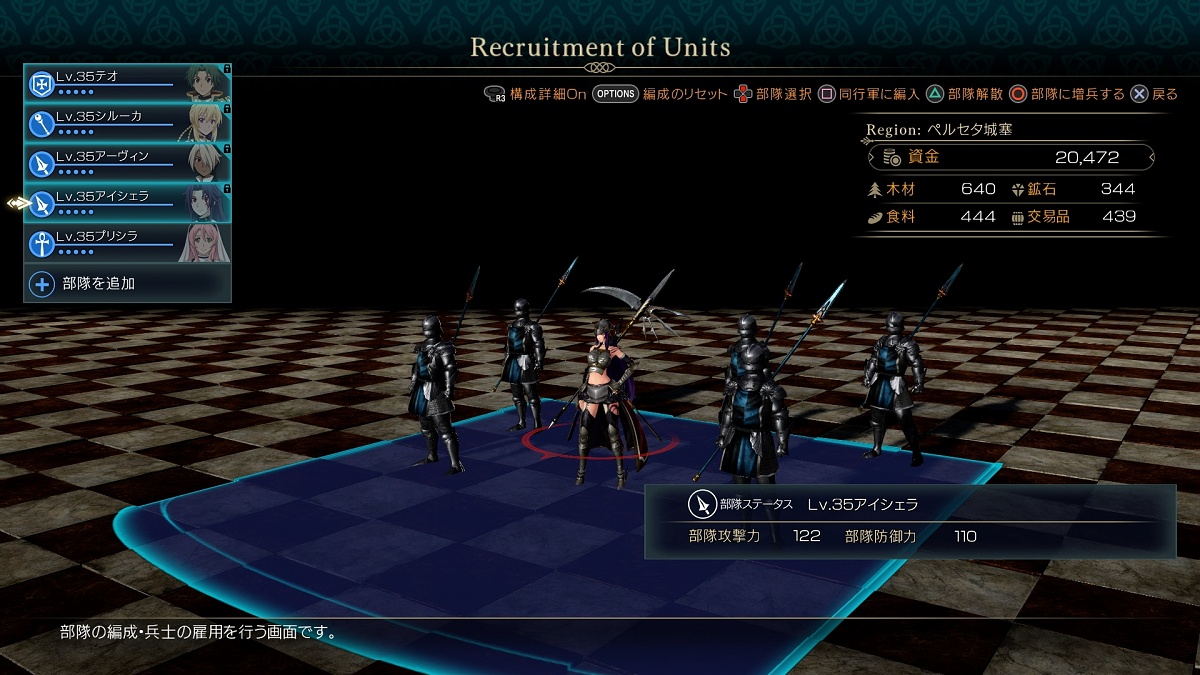Add a new unit with 部隊を追加
The width and height of the screenshot is (1200, 675).
pos(127,284)
